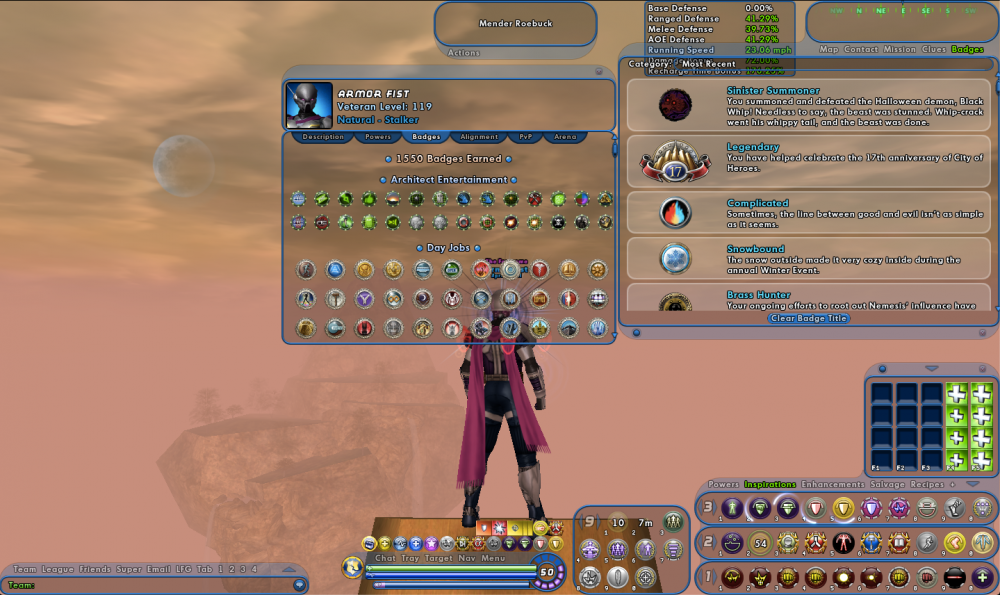
Task: Open the Arena tab
Action: pos(566,137)
